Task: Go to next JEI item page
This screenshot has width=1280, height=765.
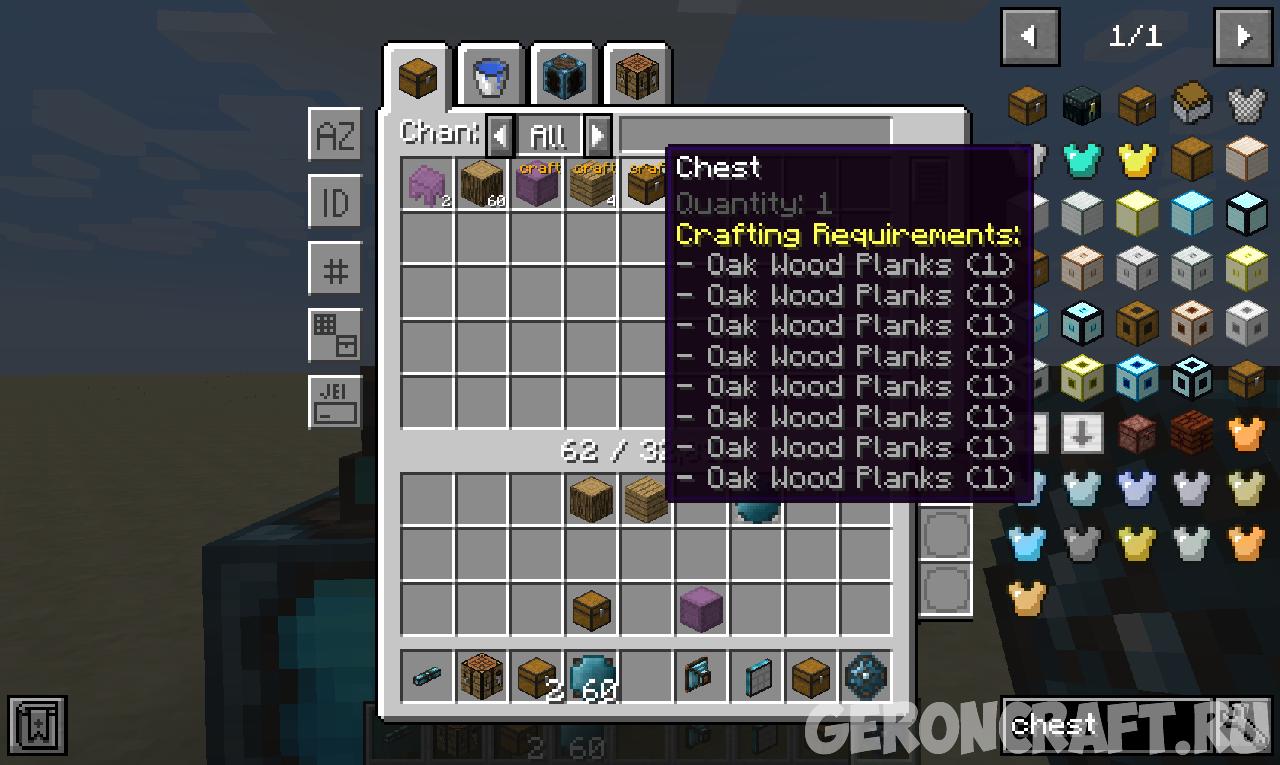Action: coord(1243,37)
